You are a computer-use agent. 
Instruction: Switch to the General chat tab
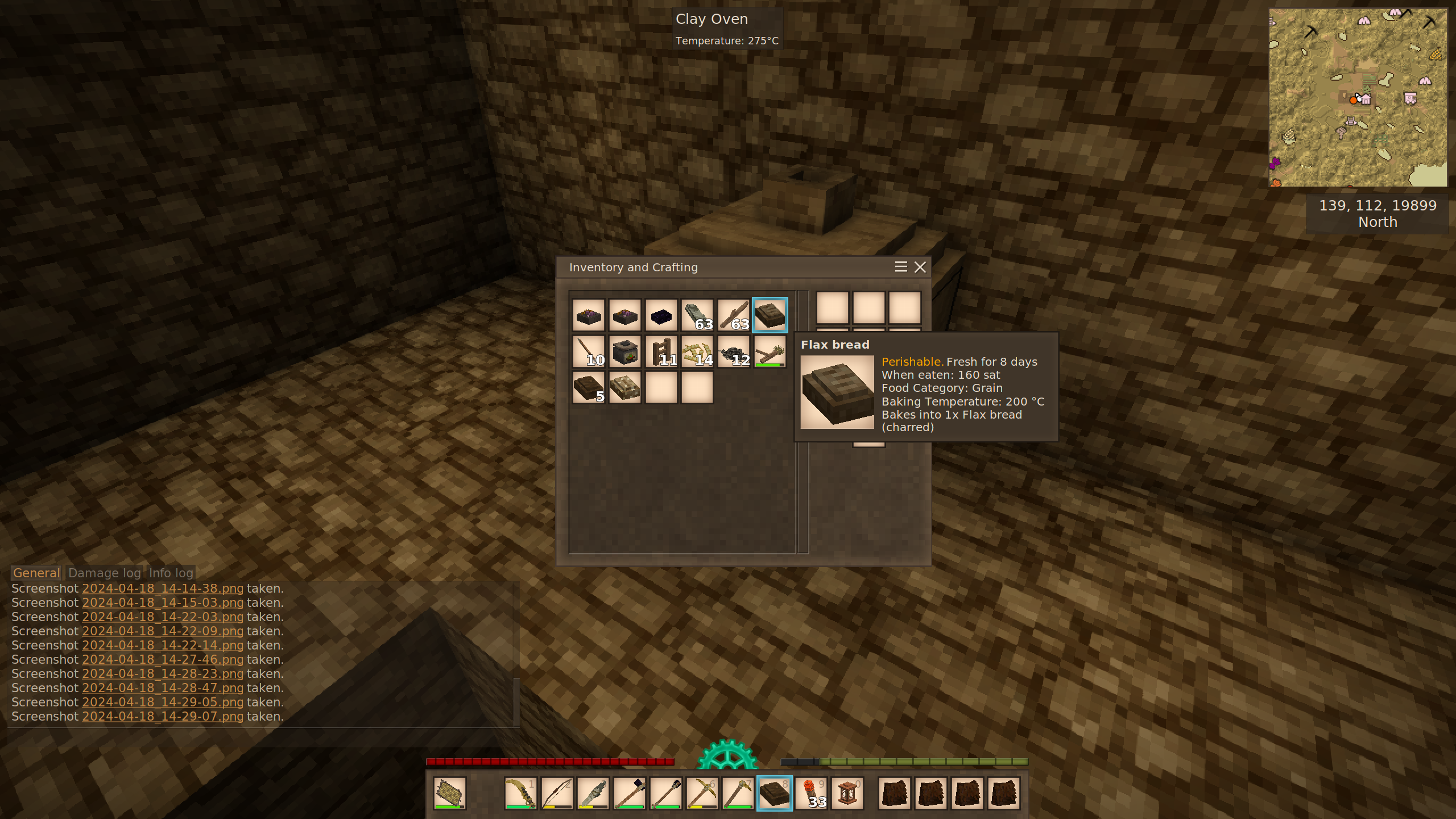click(36, 573)
